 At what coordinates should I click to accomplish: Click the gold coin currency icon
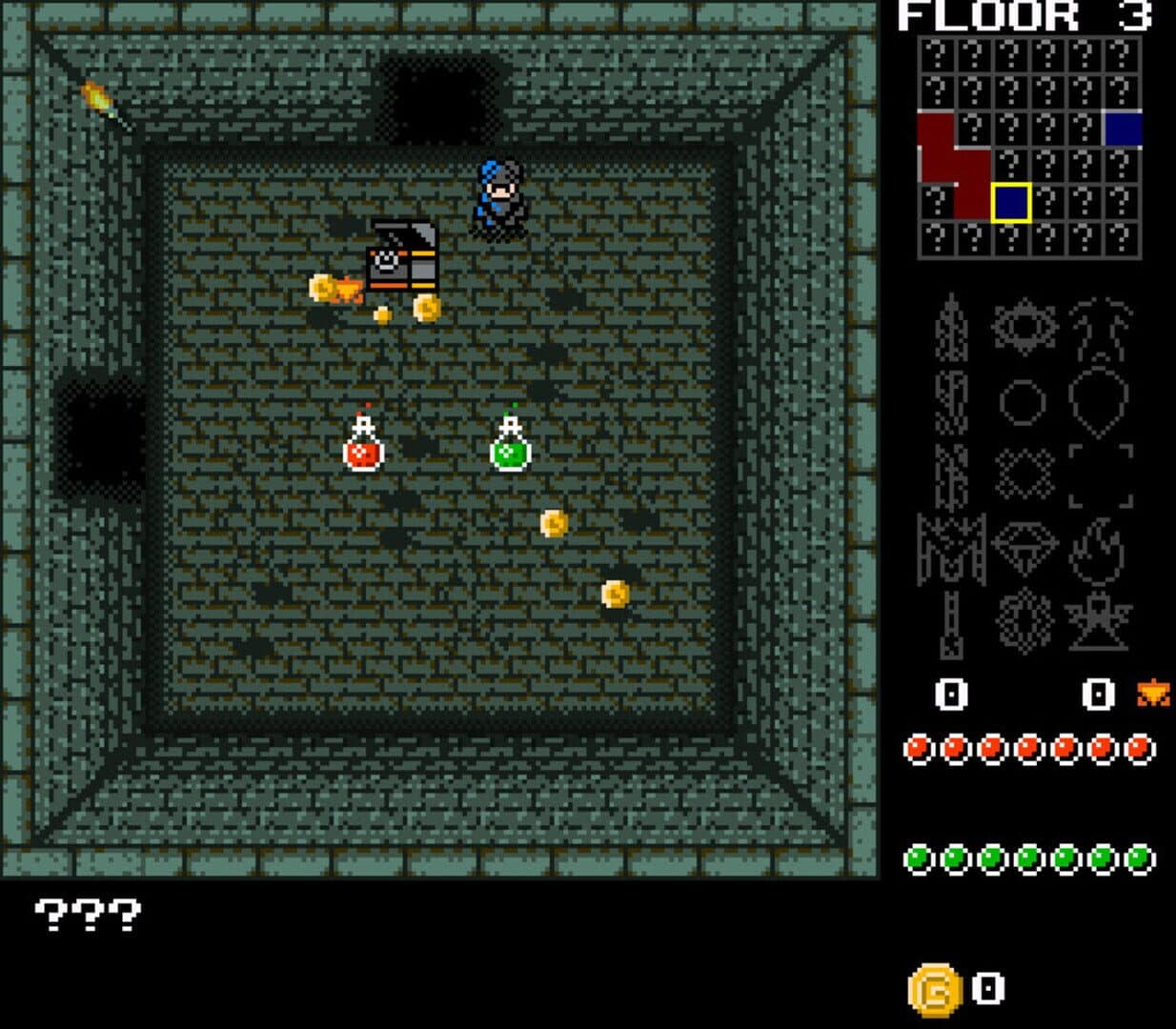[935, 990]
